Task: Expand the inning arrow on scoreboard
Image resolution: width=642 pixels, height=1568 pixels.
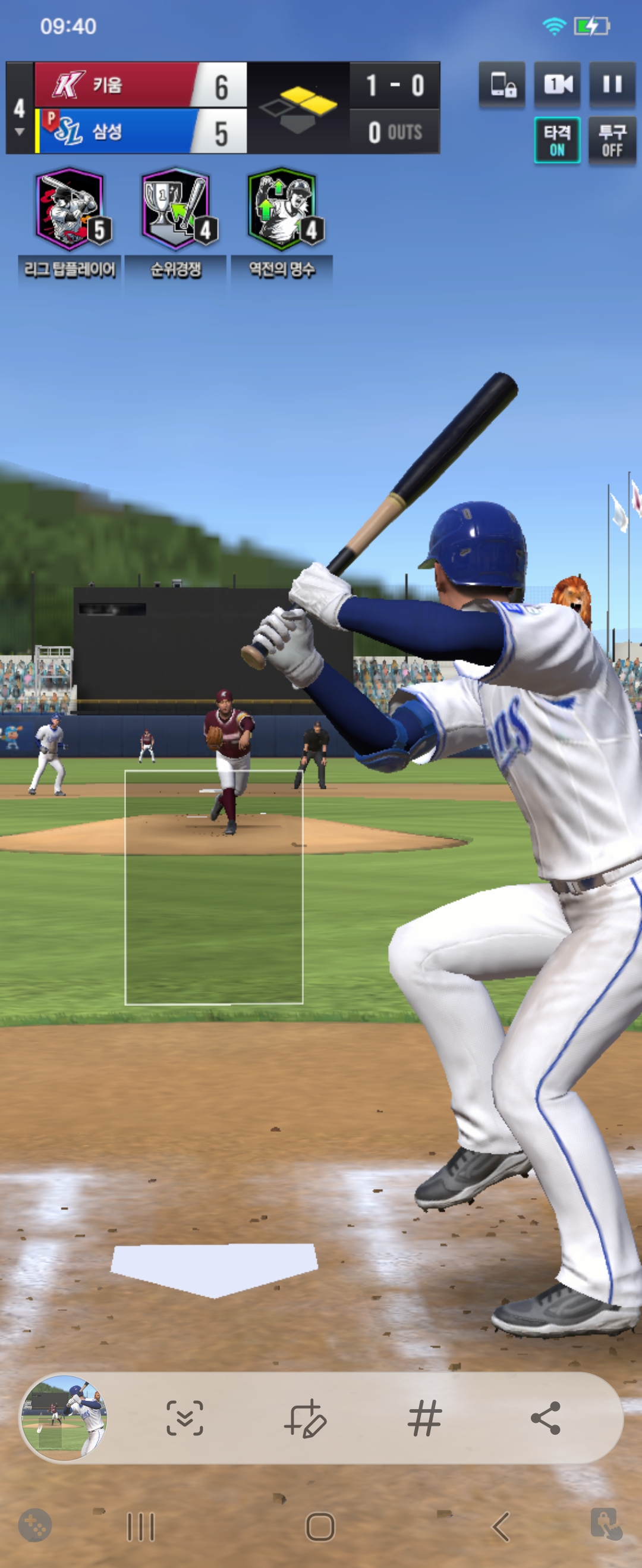Action: point(20,131)
